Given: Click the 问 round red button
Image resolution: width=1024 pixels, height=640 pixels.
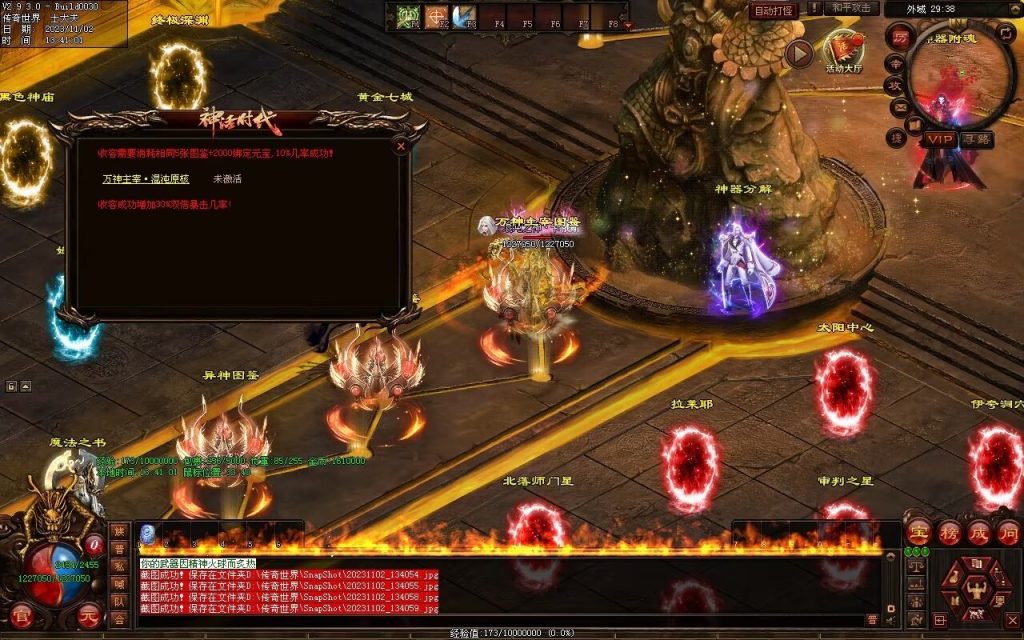Looking at the screenshot, I should pyautogui.click(x=1008, y=531).
